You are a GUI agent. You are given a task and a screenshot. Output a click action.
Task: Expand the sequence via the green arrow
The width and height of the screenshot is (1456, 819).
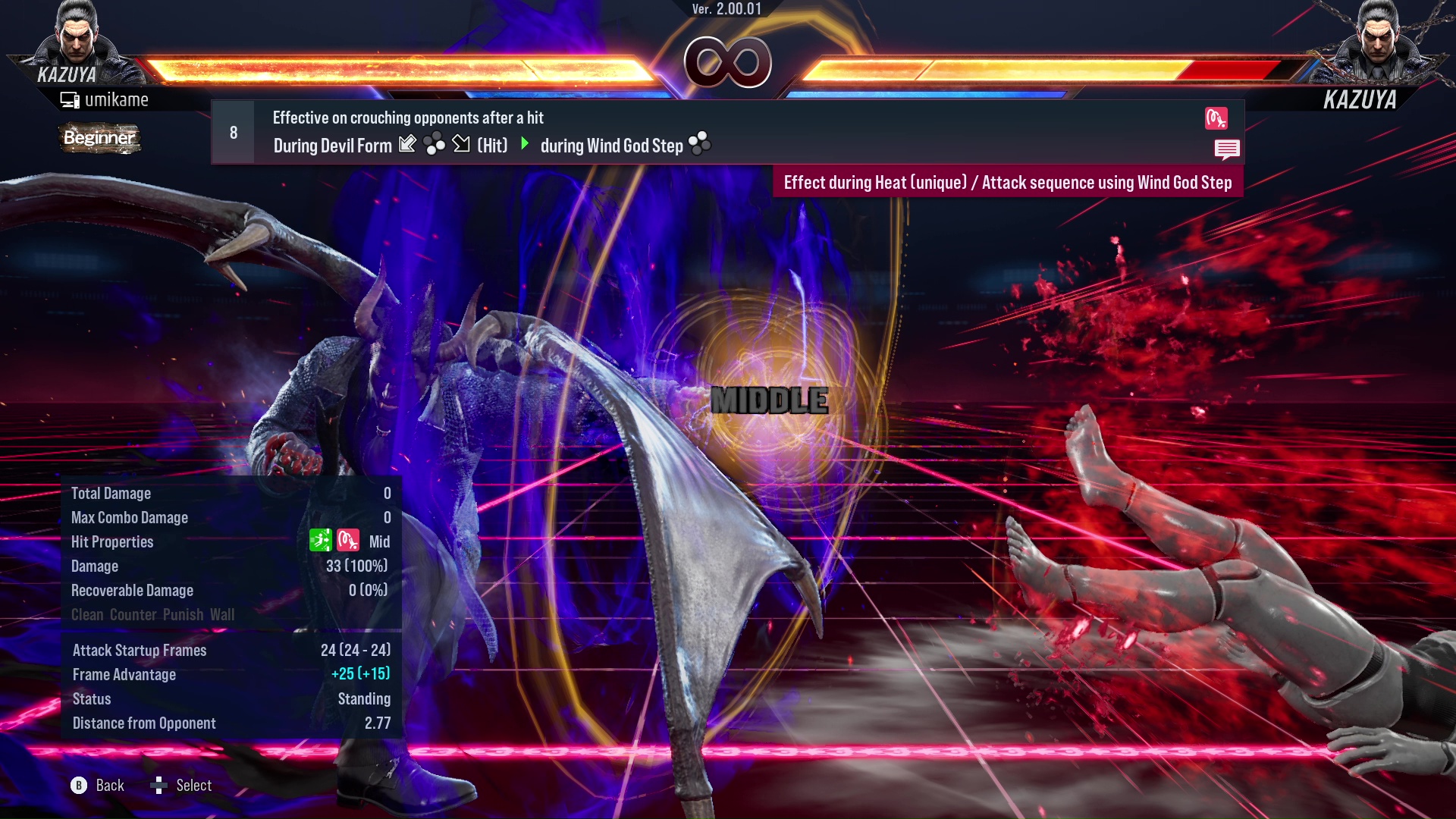pos(524,145)
